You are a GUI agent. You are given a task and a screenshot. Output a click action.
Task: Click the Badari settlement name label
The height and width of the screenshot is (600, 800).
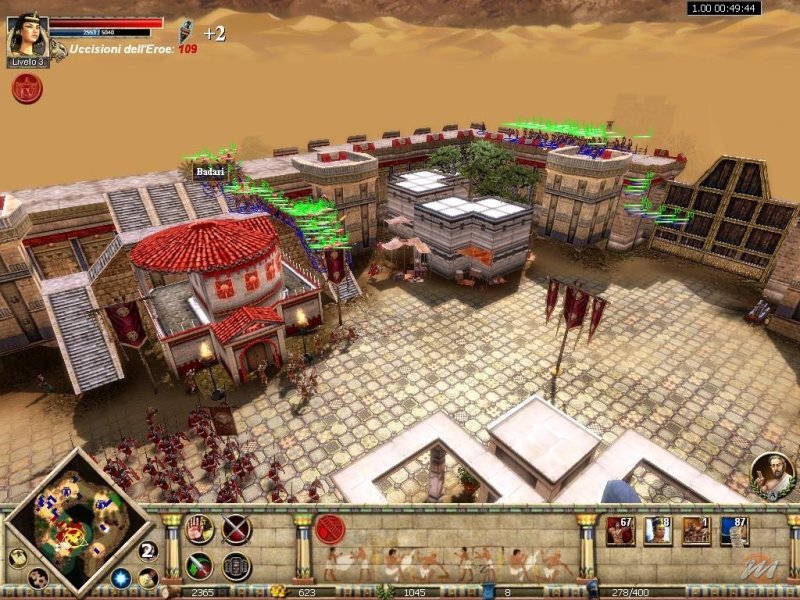coord(210,172)
